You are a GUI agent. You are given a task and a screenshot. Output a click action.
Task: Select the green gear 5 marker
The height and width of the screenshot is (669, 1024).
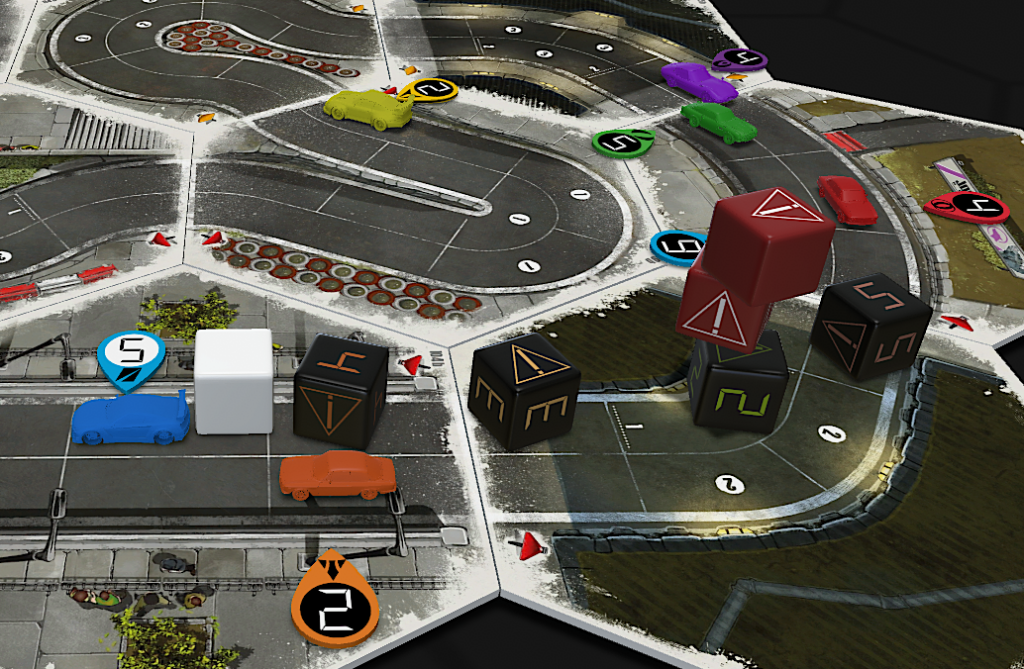621,143
